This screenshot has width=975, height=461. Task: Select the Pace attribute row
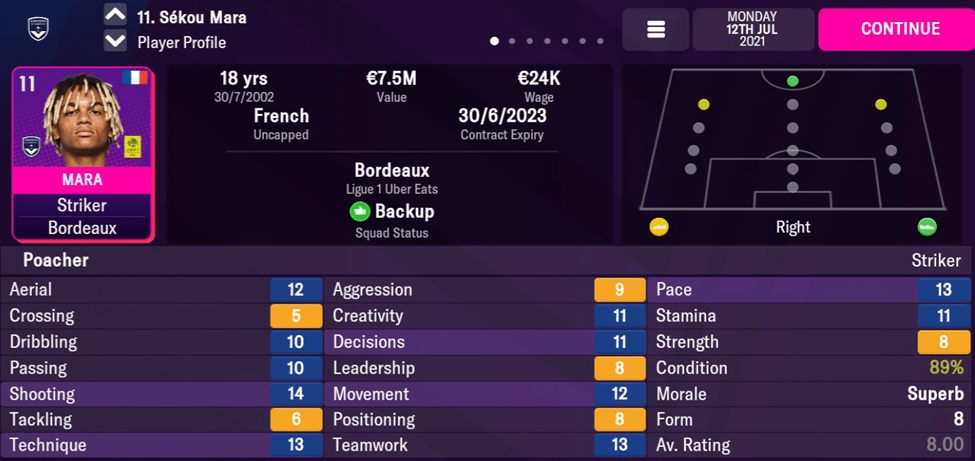point(810,290)
